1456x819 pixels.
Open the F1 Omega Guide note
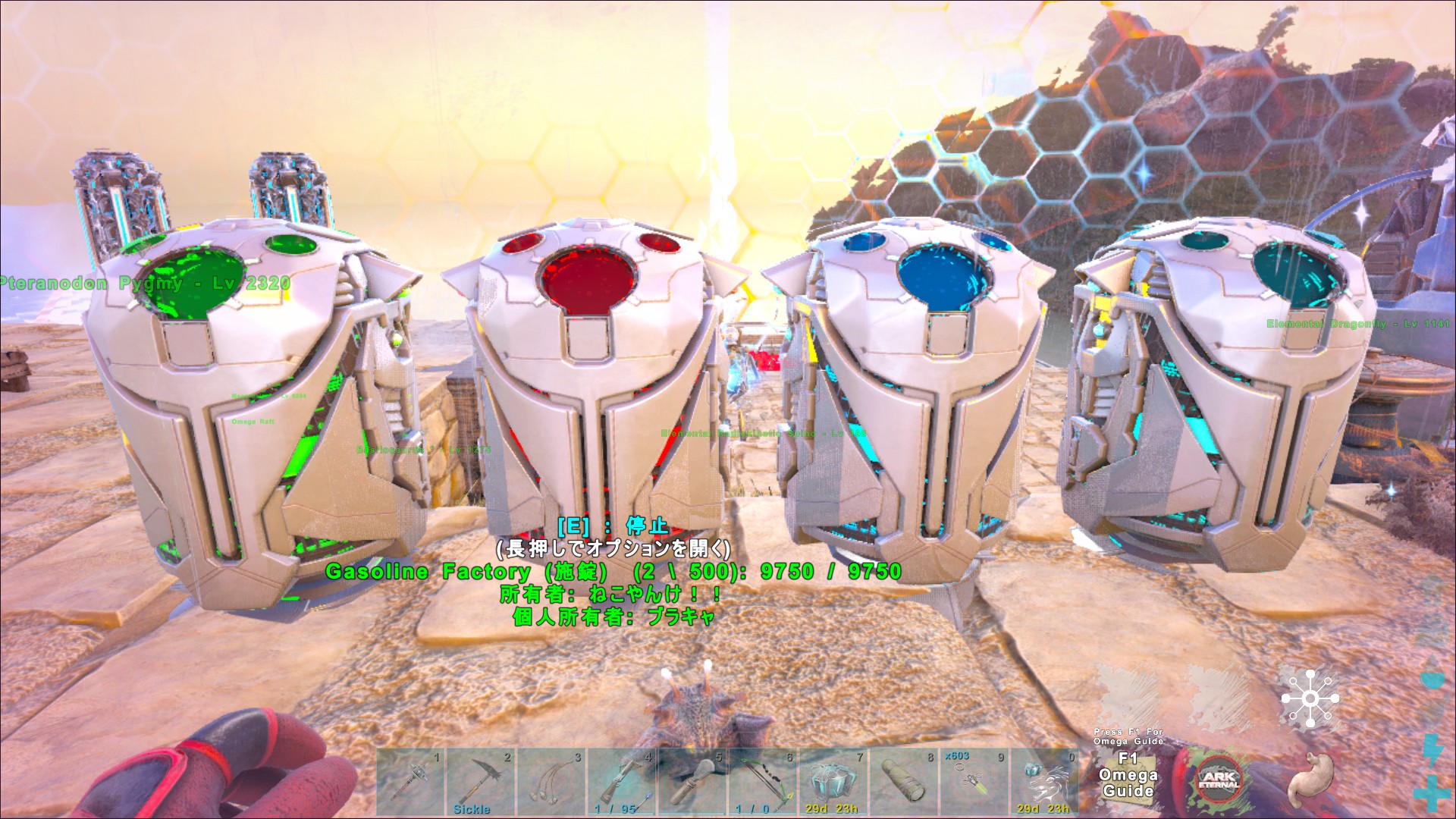tap(1128, 775)
